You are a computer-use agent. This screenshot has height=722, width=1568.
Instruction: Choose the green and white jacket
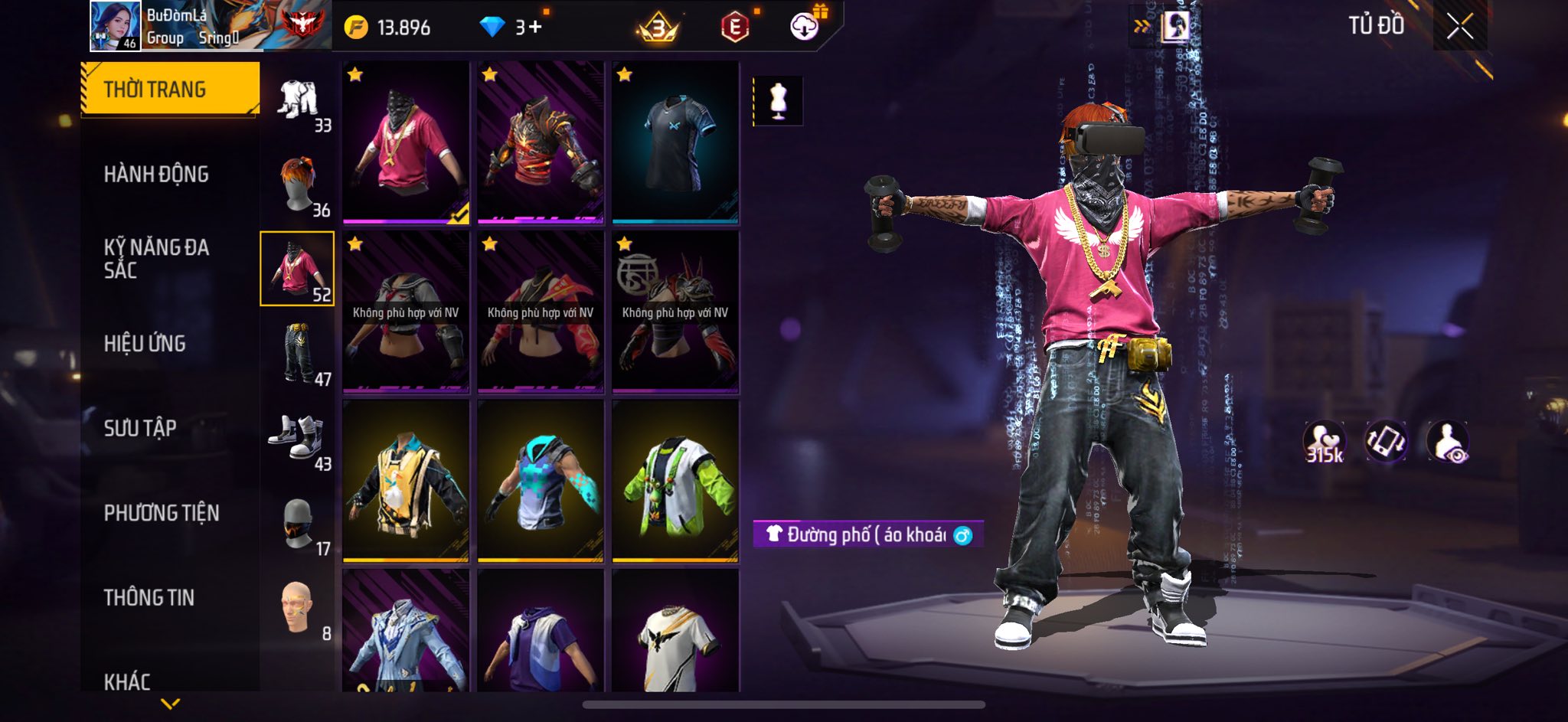[675, 481]
